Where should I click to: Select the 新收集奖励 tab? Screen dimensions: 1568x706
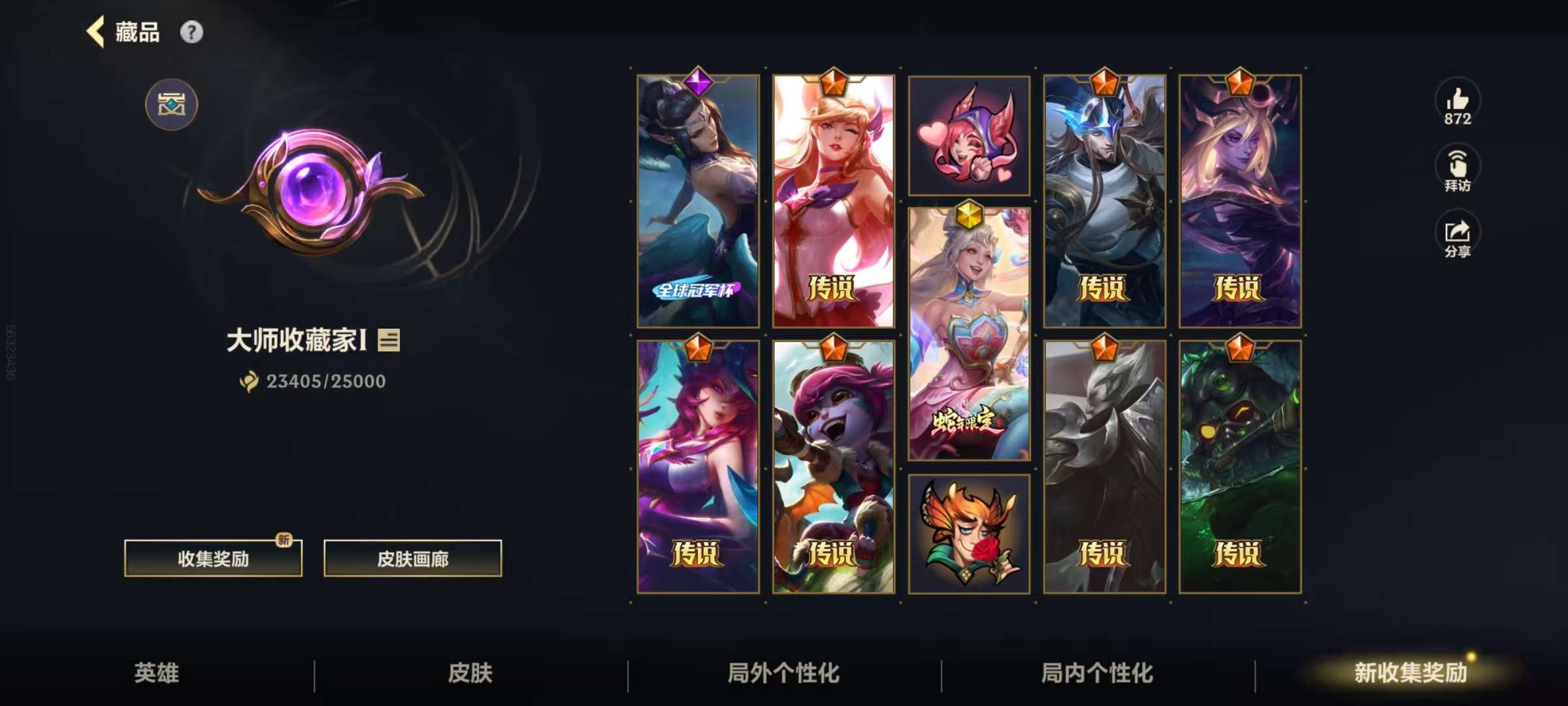point(1410,673)
